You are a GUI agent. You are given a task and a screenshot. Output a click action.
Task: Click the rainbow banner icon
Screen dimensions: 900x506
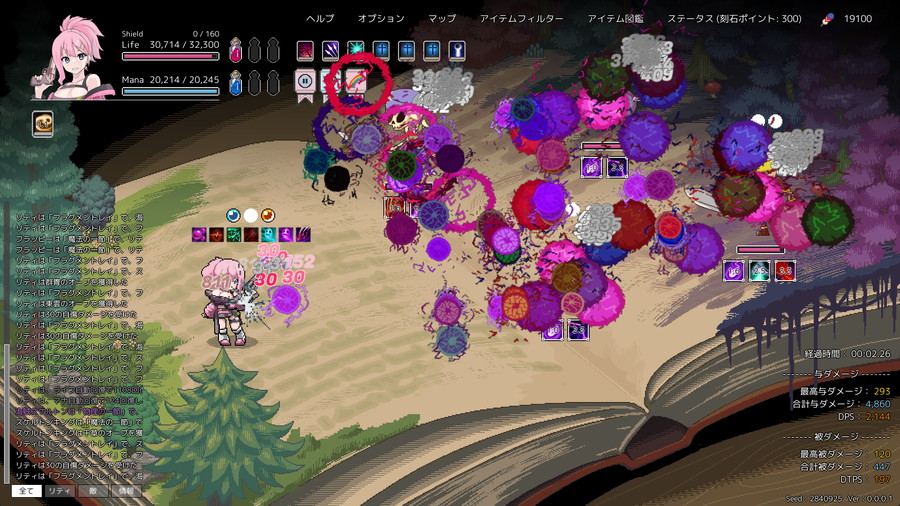[x=355, y=81]
